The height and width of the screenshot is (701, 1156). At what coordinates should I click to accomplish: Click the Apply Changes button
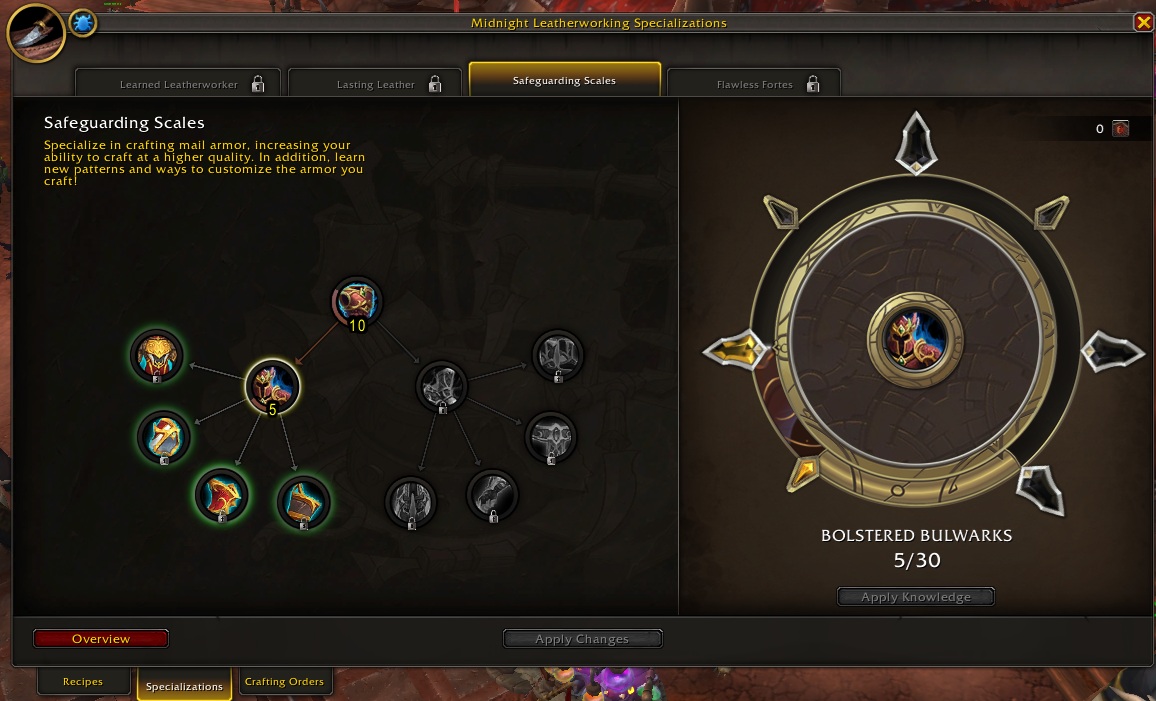coord(582,639)
